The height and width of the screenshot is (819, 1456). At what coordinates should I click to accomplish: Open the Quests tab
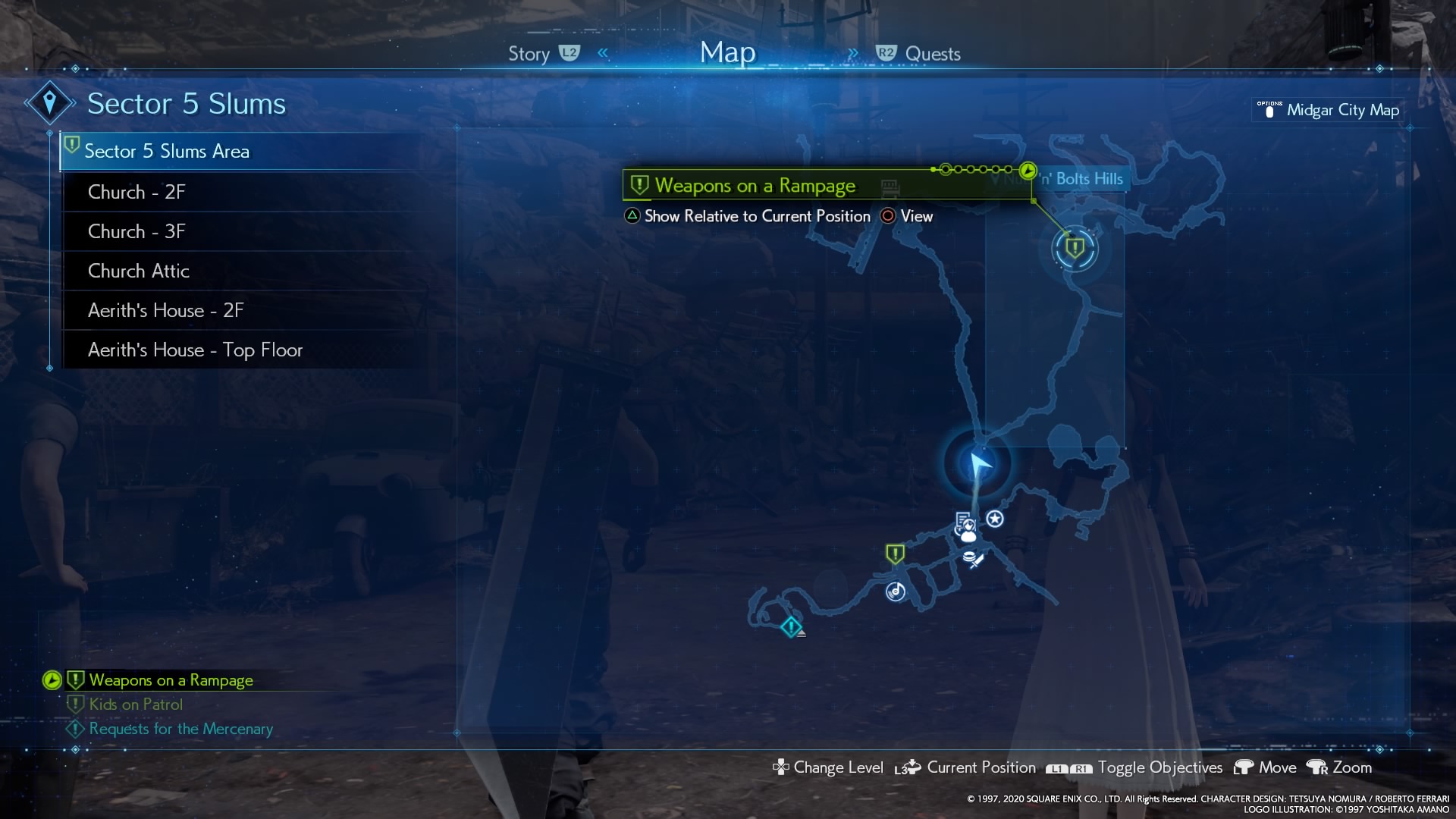(932, 54)
